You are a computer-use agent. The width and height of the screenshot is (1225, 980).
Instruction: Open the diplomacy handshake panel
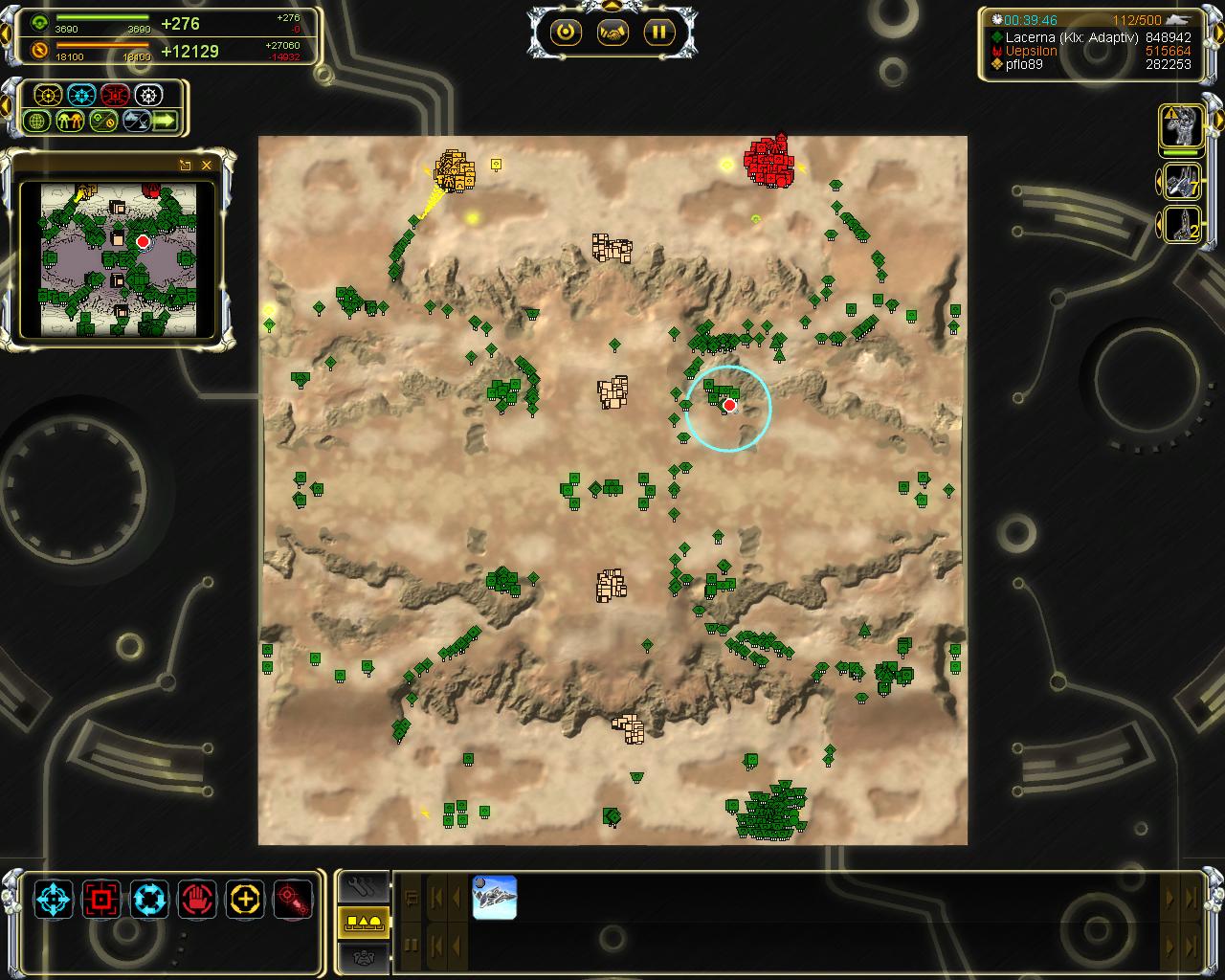(612, 33)
